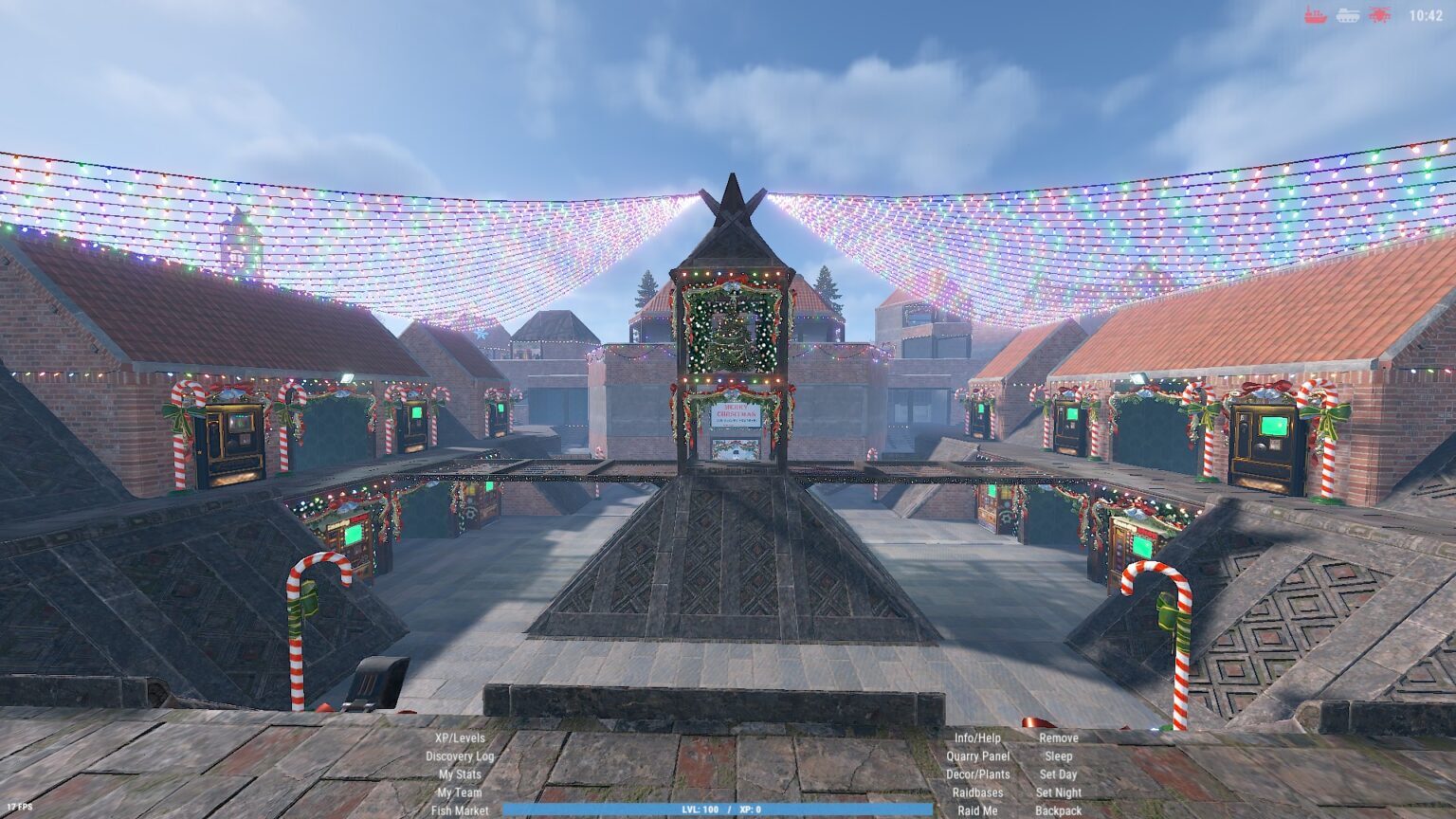This screenshot has height=819, width=1456.
Task: Select the white tank event icon
Action: coord(1348,15)
